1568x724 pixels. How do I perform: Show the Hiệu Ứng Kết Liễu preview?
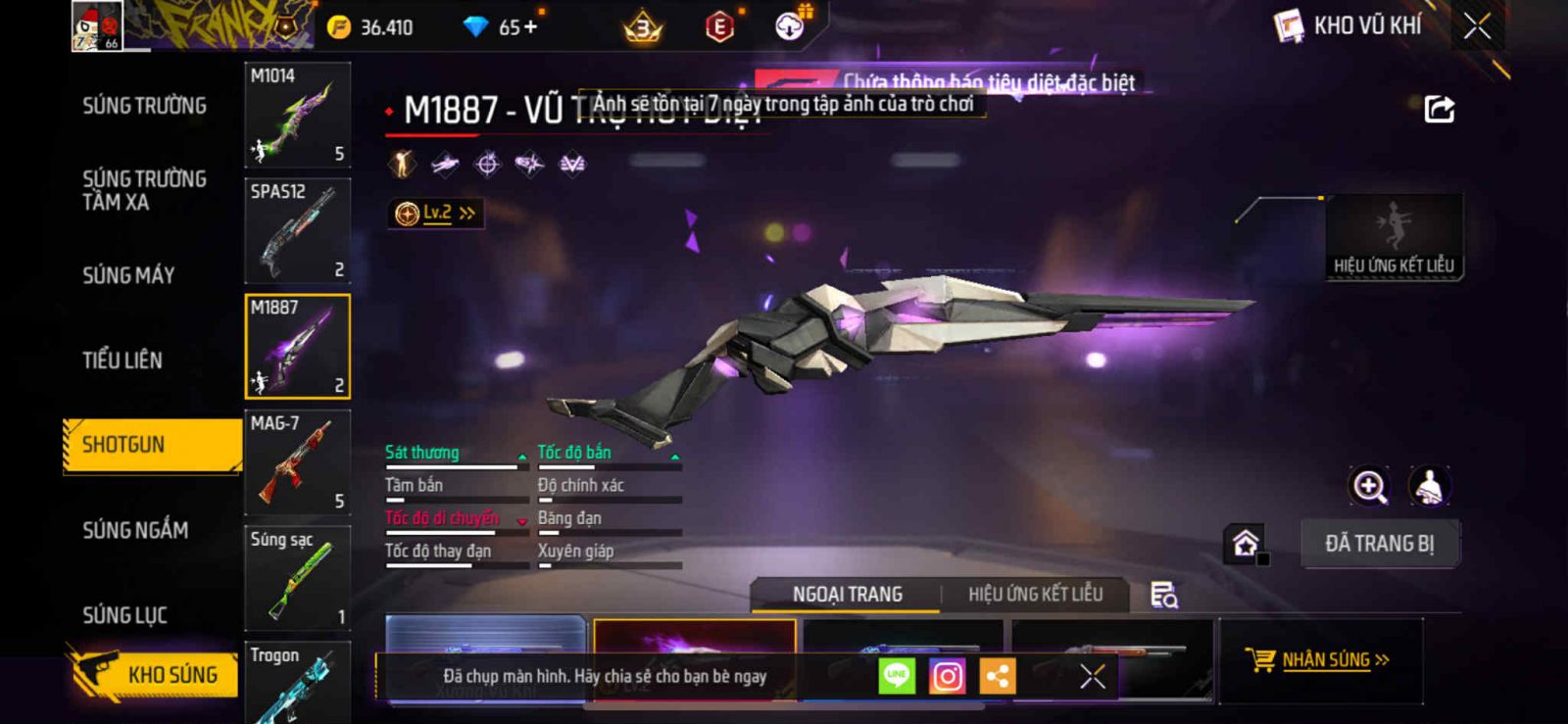1394,236
